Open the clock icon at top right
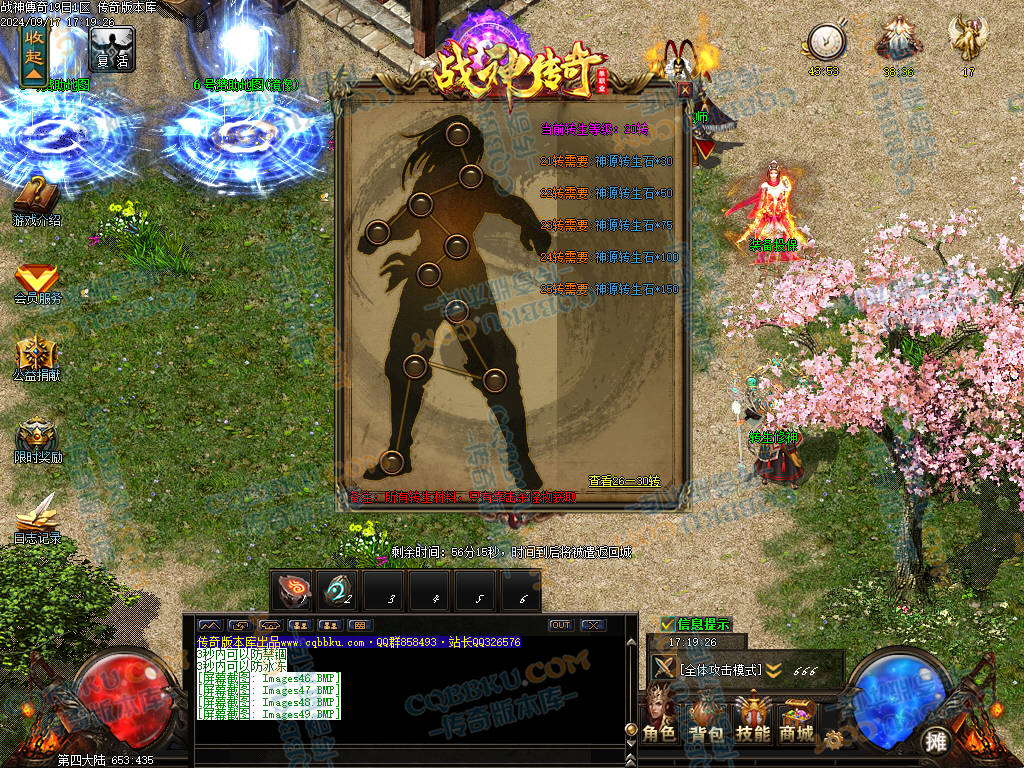 [x=825, y=43]
